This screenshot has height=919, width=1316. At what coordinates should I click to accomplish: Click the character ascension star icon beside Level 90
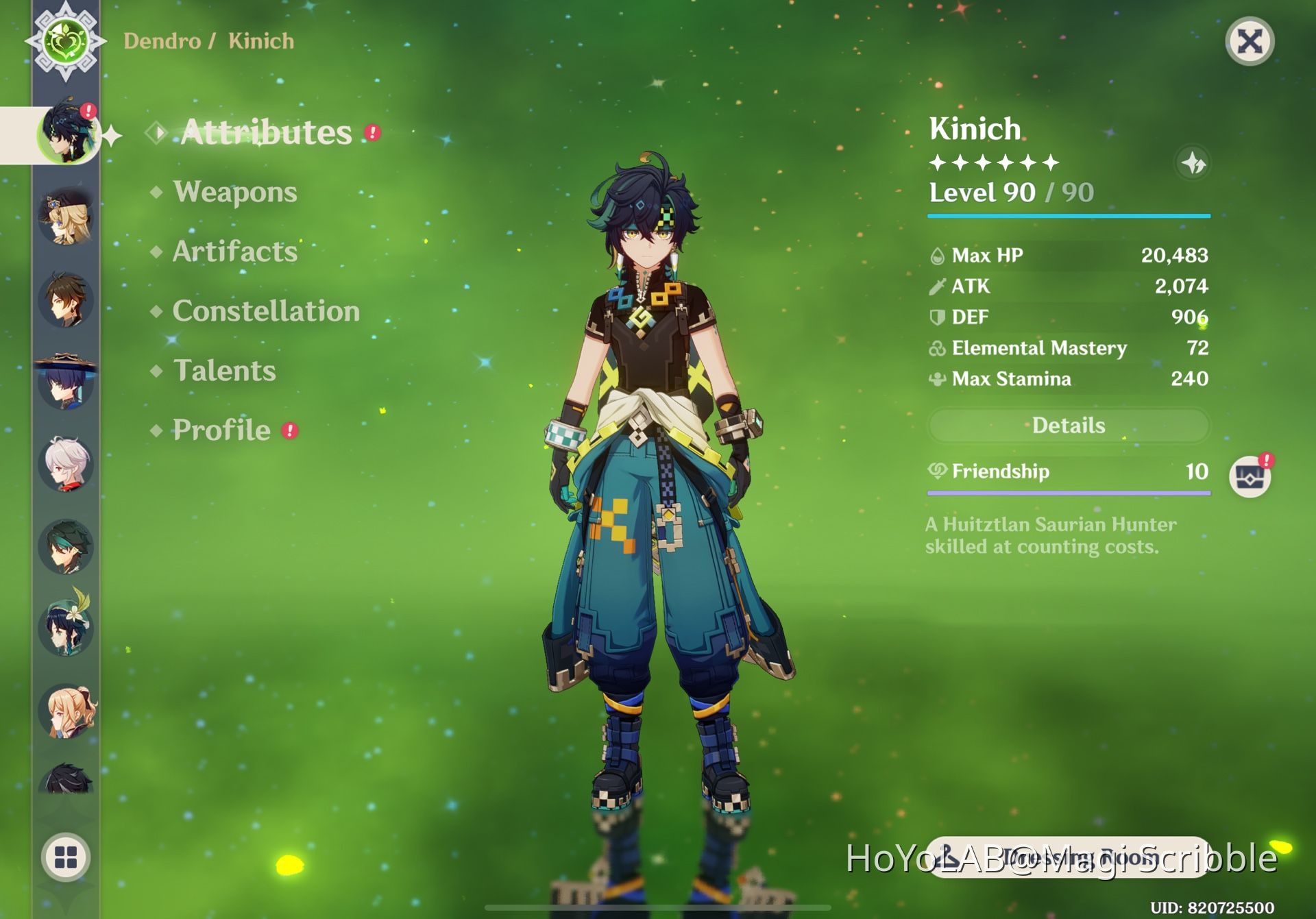tap(1194, 163)
